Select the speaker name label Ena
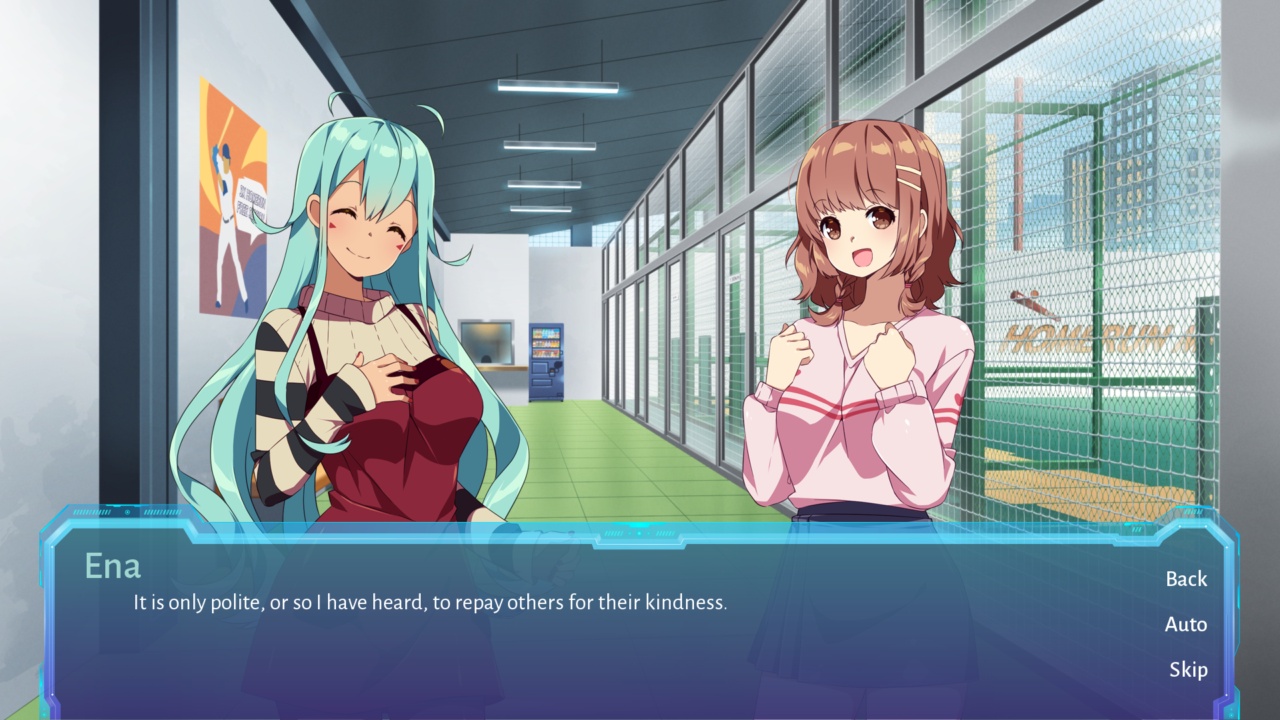Viewport: 1280px width, 720px height. pos(113,567)
